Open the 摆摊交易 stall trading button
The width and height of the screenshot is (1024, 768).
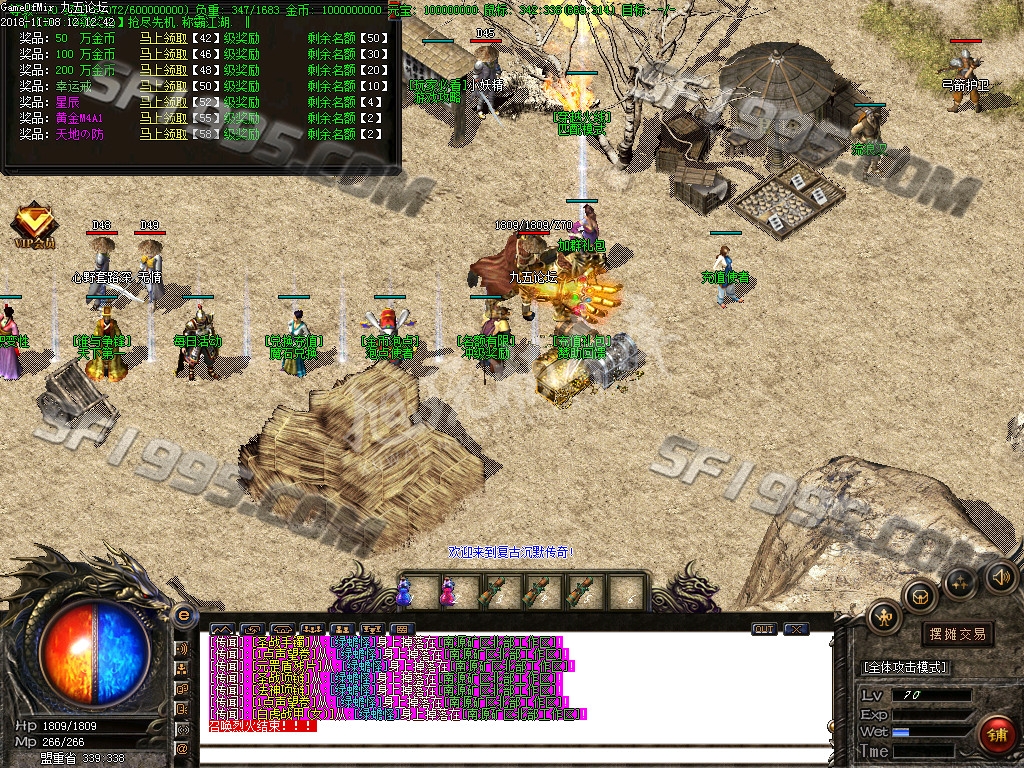point(957,633)
